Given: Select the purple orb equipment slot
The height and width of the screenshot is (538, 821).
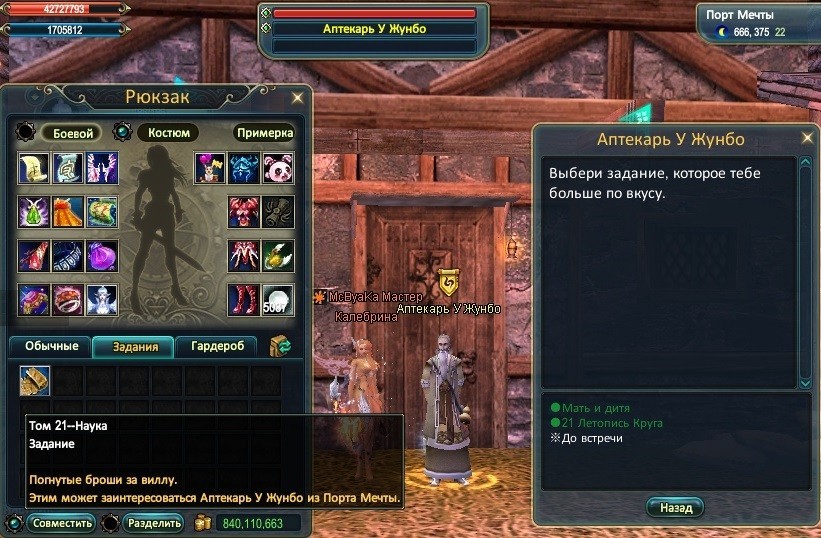Looking at the screenshot, I should click(x=103, y=255).
